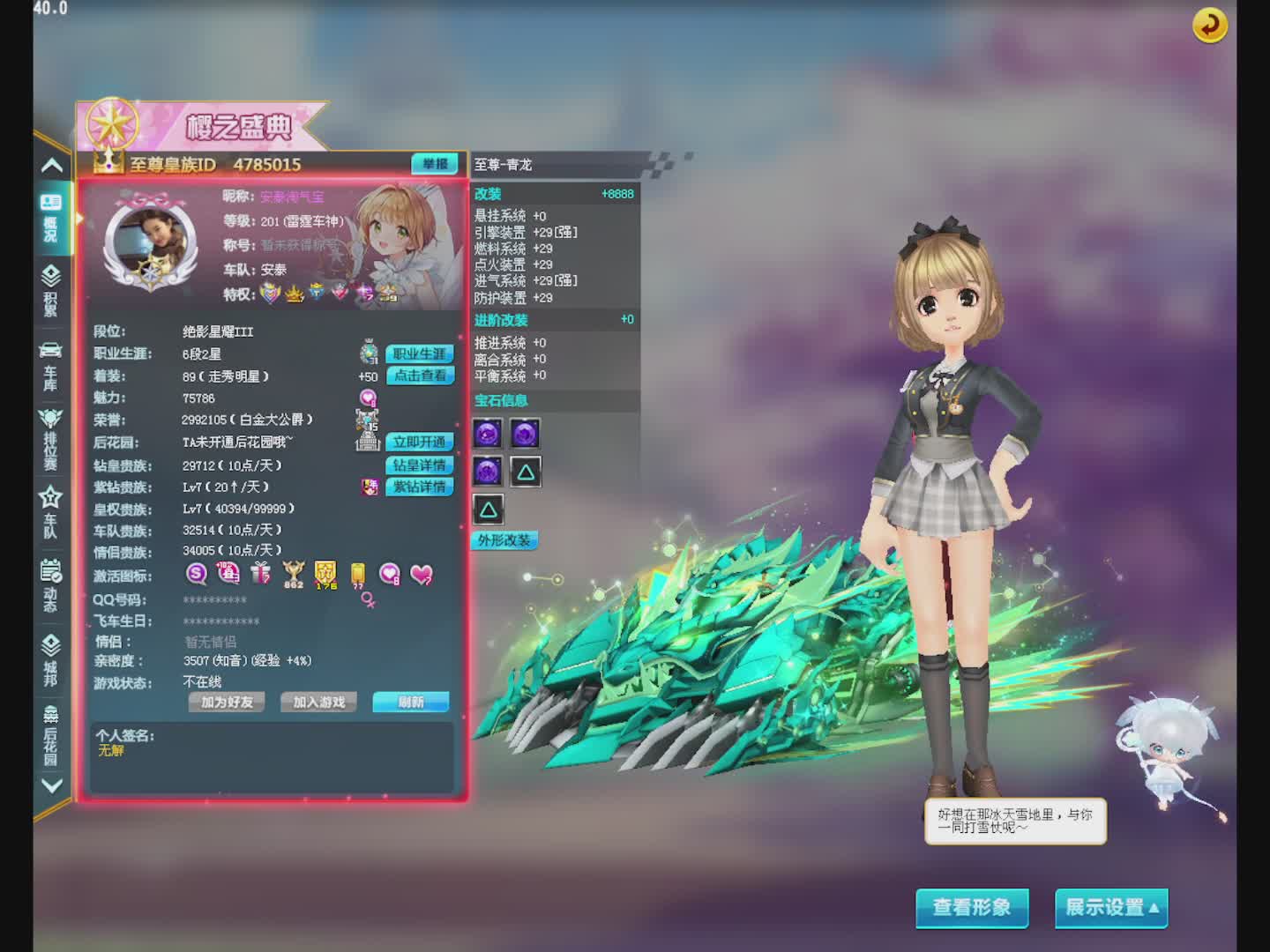This screenshot has width=1270, height=952.
Task: Open 外形改装 appearance mods
Action: [504, 540]
